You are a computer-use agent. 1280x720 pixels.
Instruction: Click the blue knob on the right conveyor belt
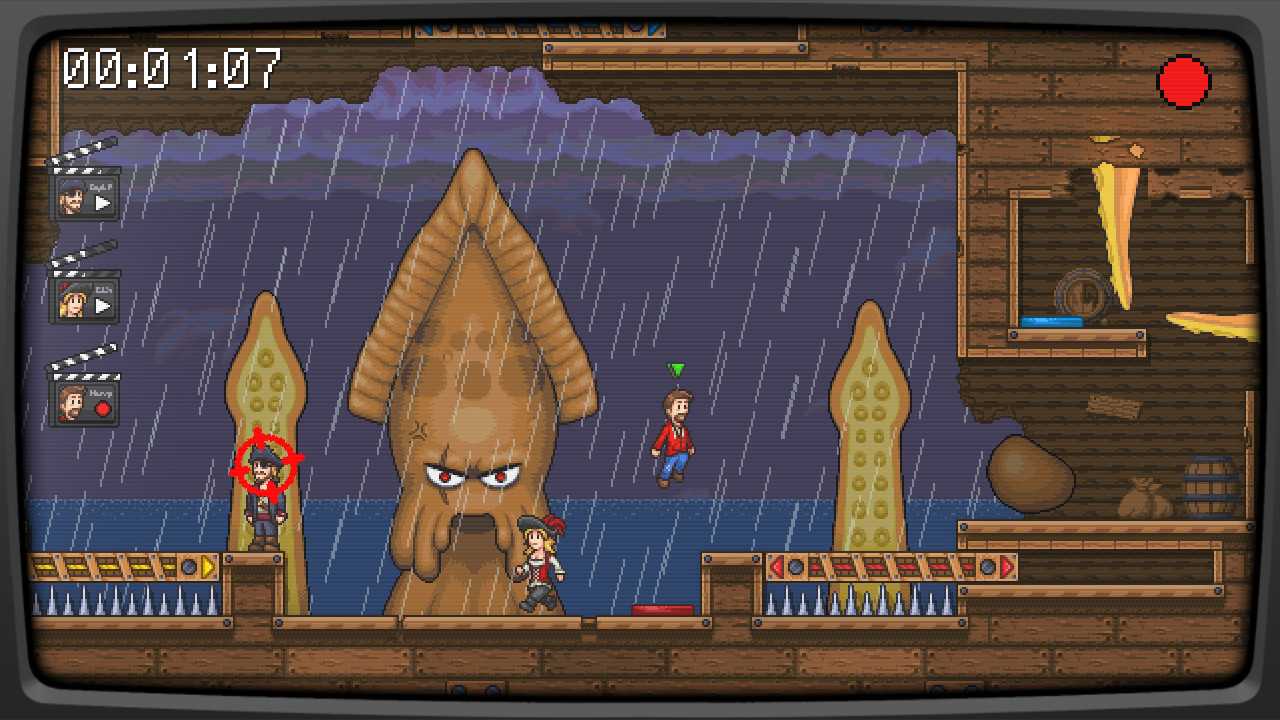(x=986, y=567)
